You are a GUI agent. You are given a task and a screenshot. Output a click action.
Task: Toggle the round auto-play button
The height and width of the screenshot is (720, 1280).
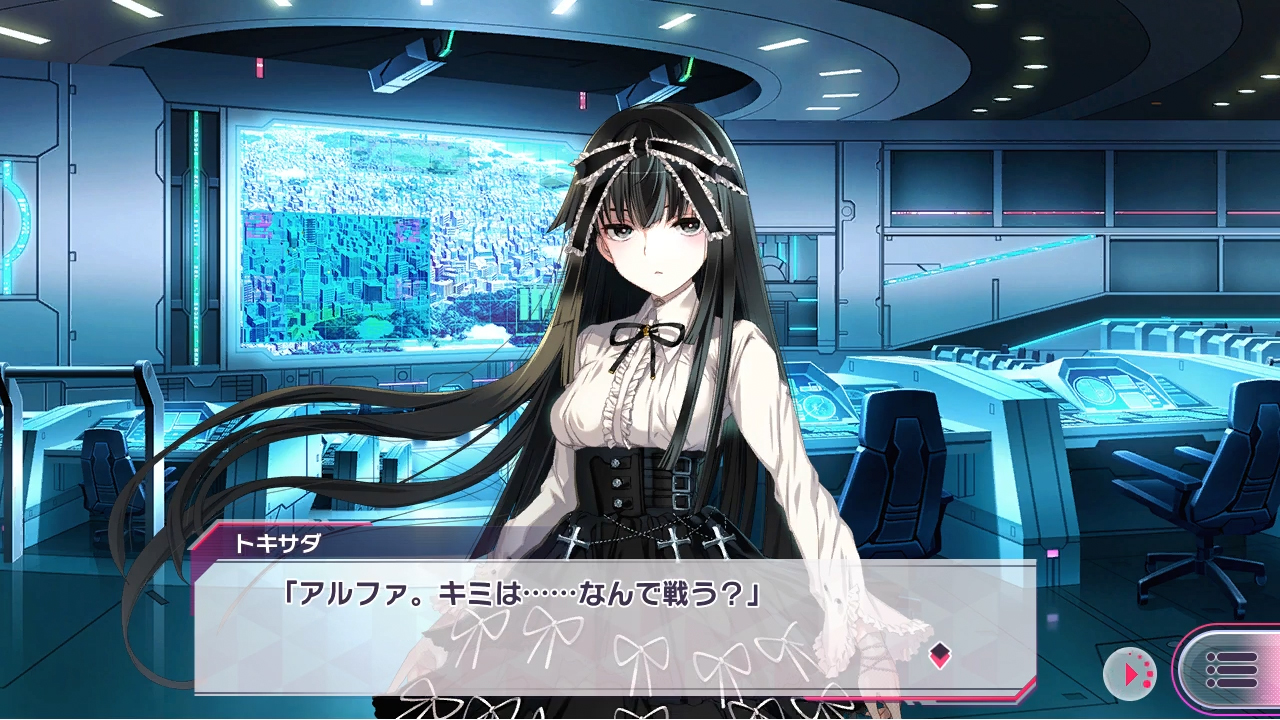click(x=1130, y=674)
